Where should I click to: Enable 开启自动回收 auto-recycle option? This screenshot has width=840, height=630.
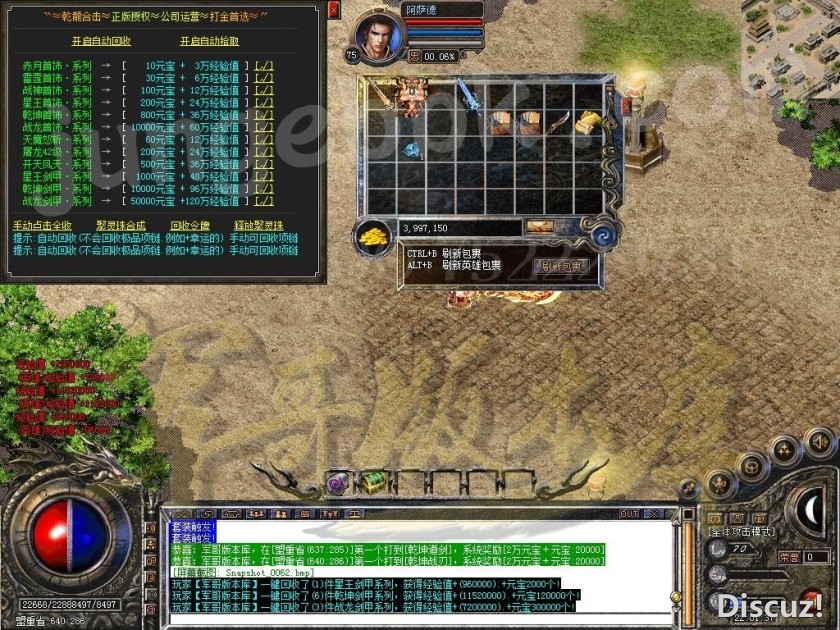[x=101, y=41]
